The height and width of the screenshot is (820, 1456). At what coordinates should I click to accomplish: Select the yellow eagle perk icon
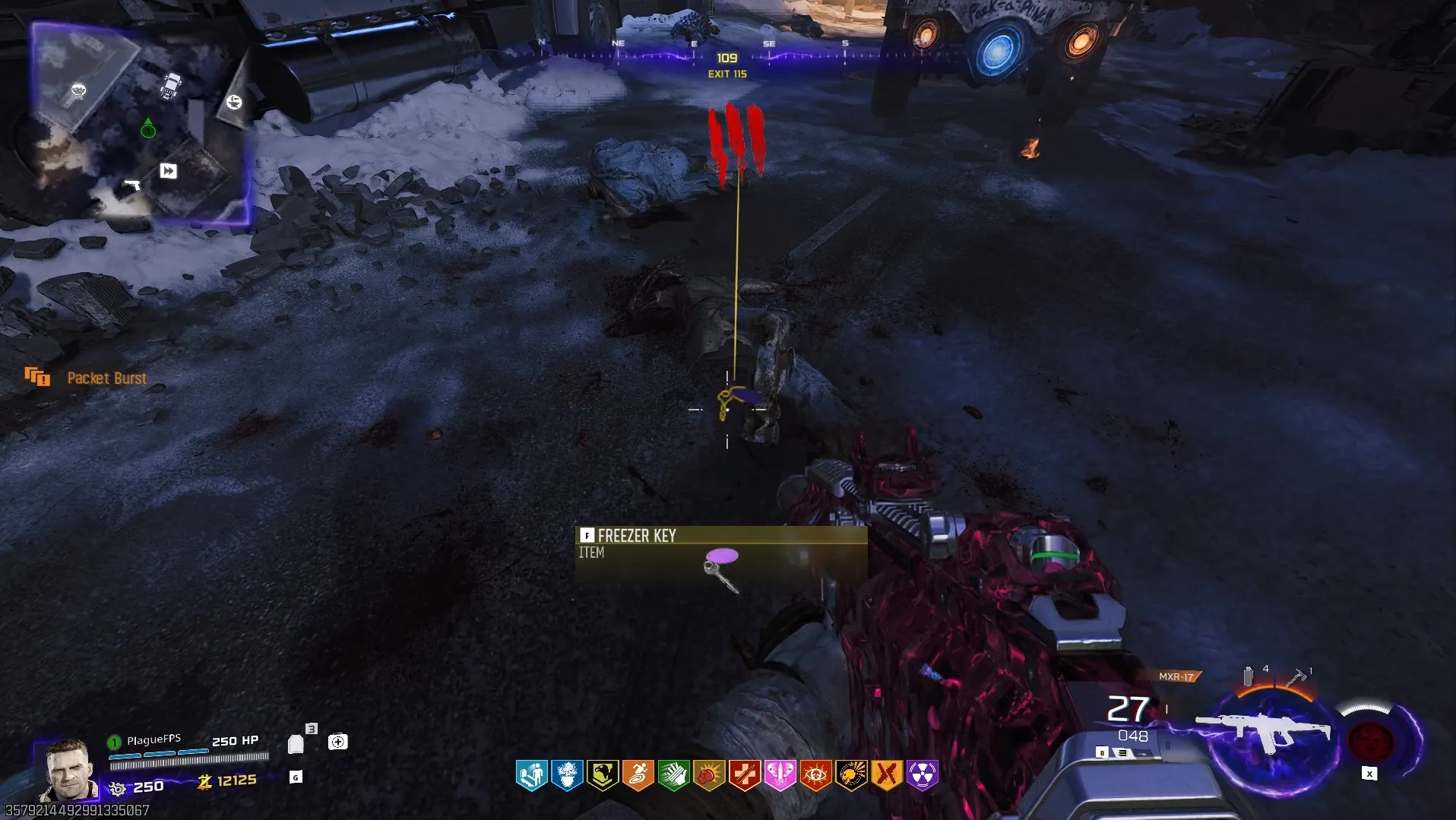point(603,775)
